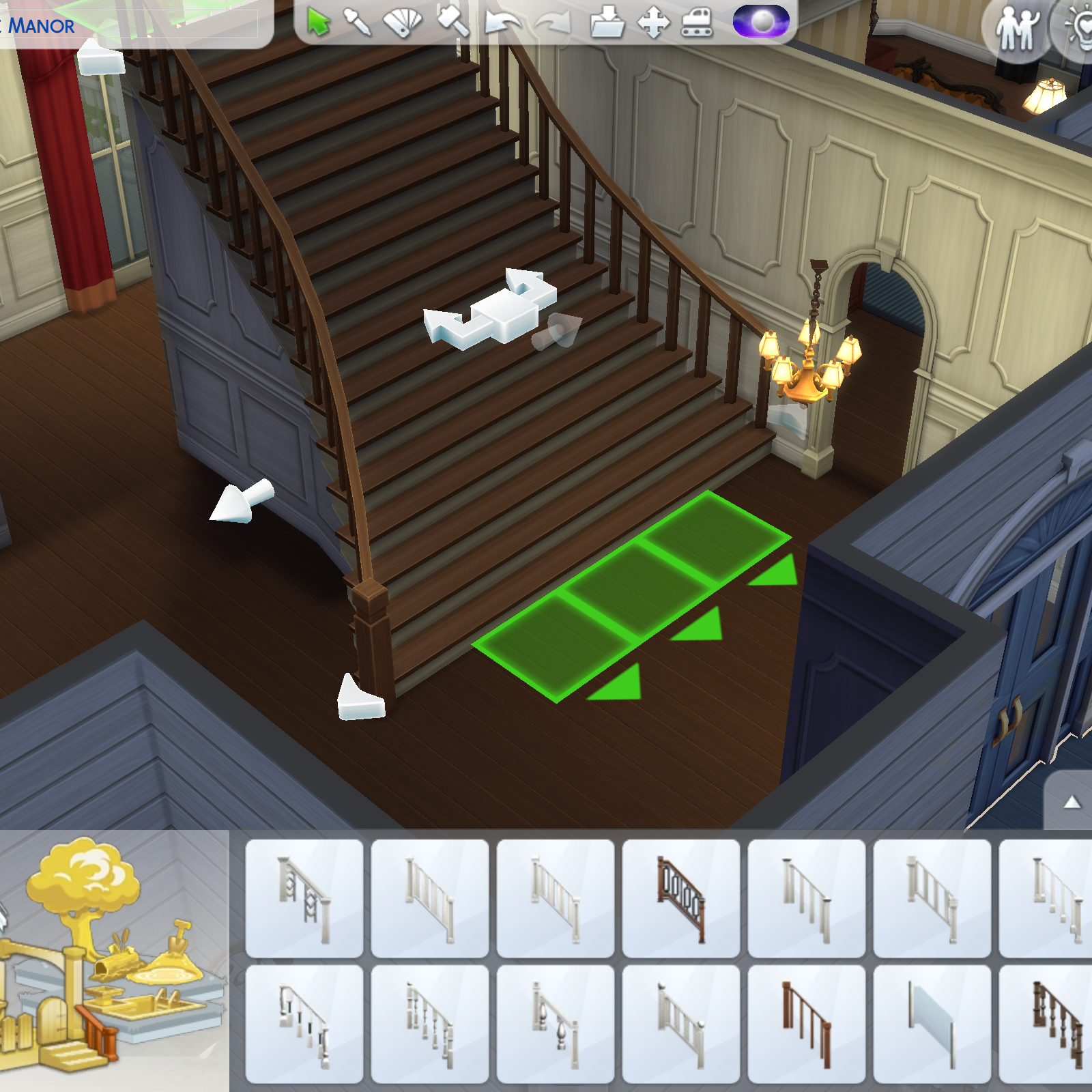Activate the move house tool

point(652,20)
